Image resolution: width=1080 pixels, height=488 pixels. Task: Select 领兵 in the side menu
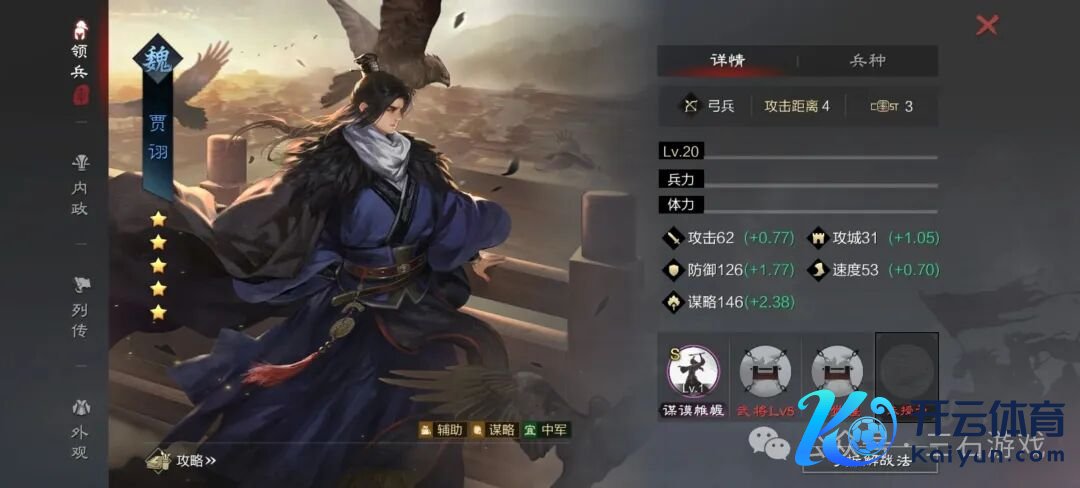(80, 62)
